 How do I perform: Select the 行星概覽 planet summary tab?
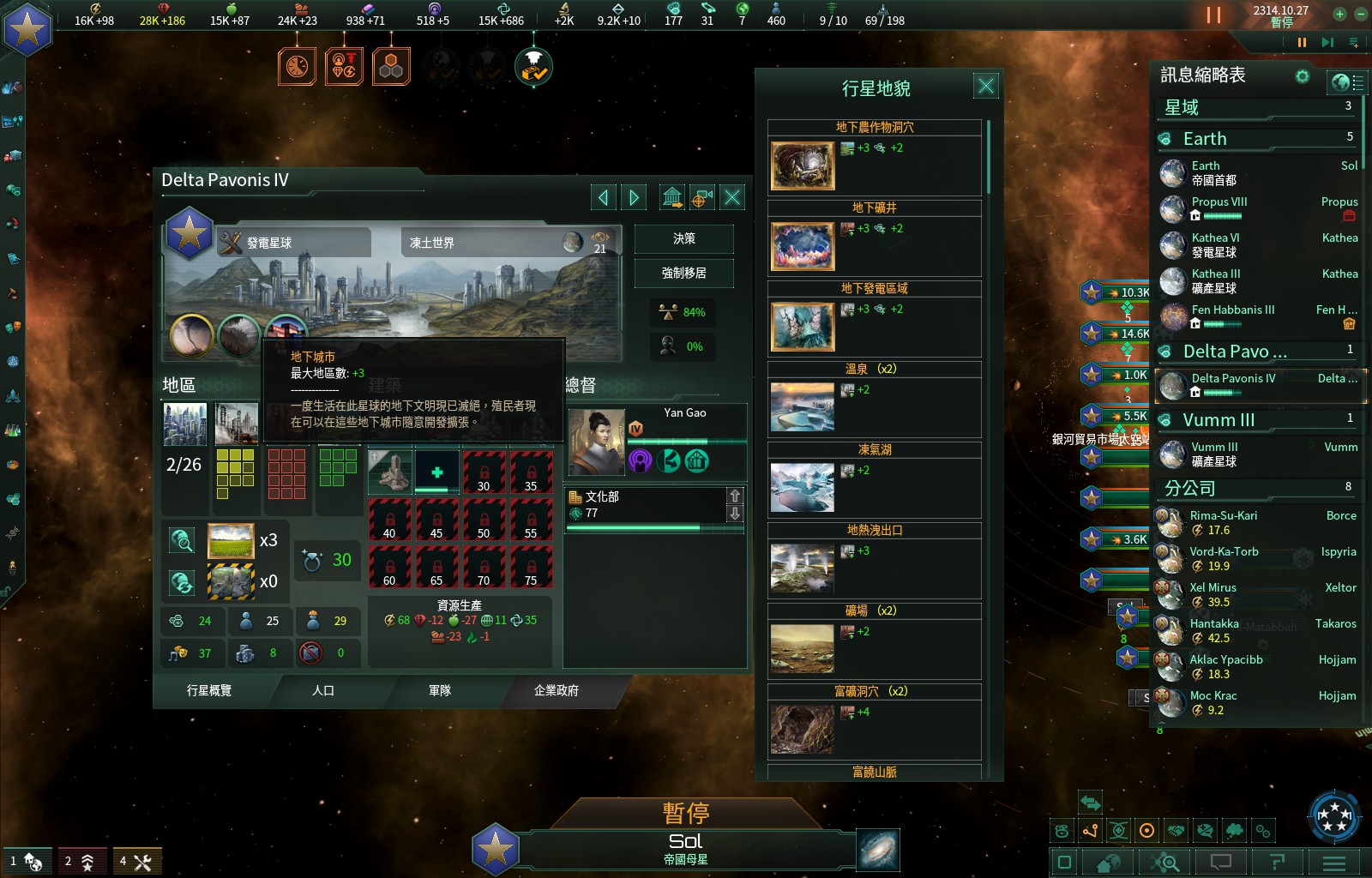209,690
